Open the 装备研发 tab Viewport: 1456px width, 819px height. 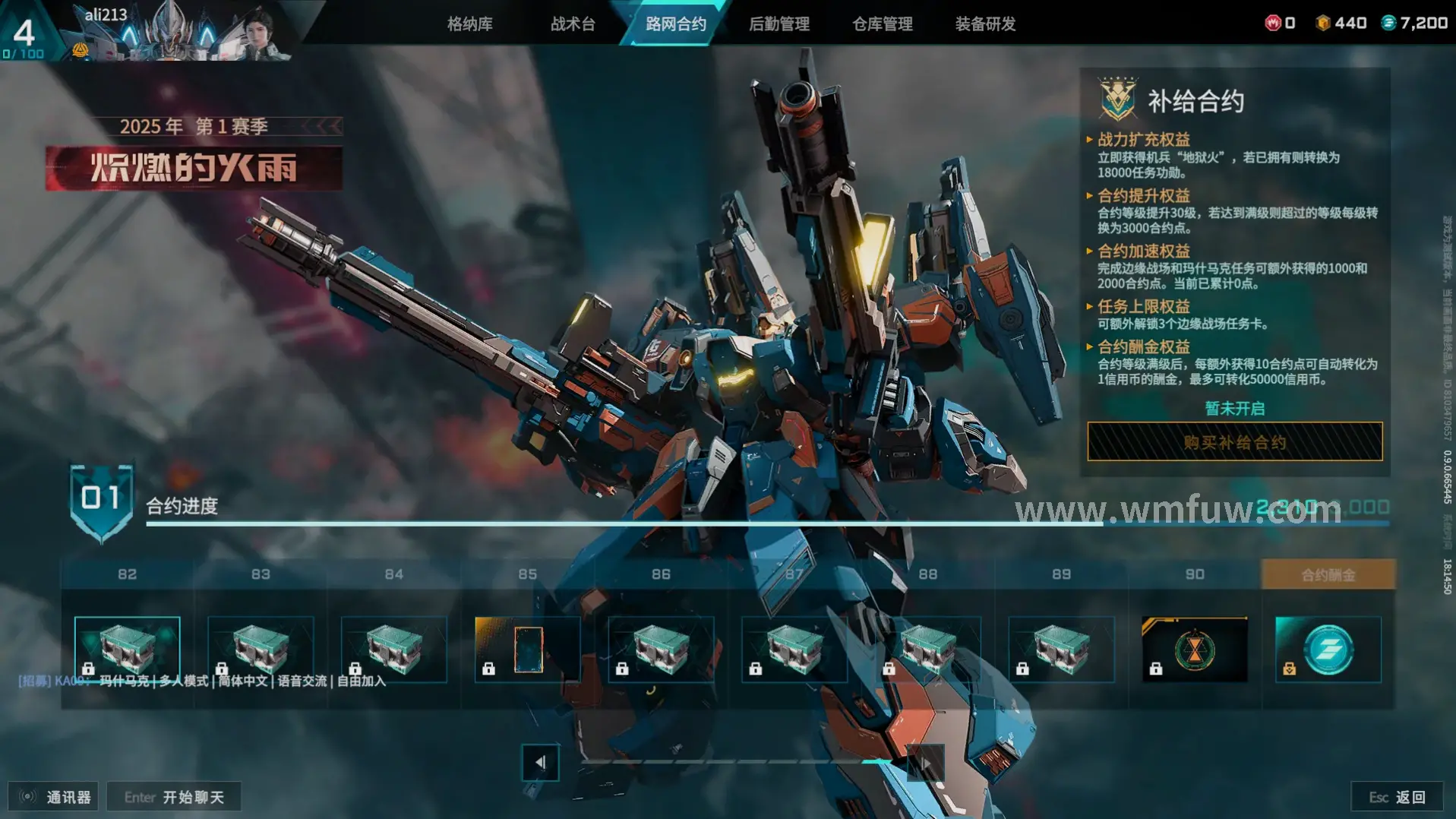(985, 24)
